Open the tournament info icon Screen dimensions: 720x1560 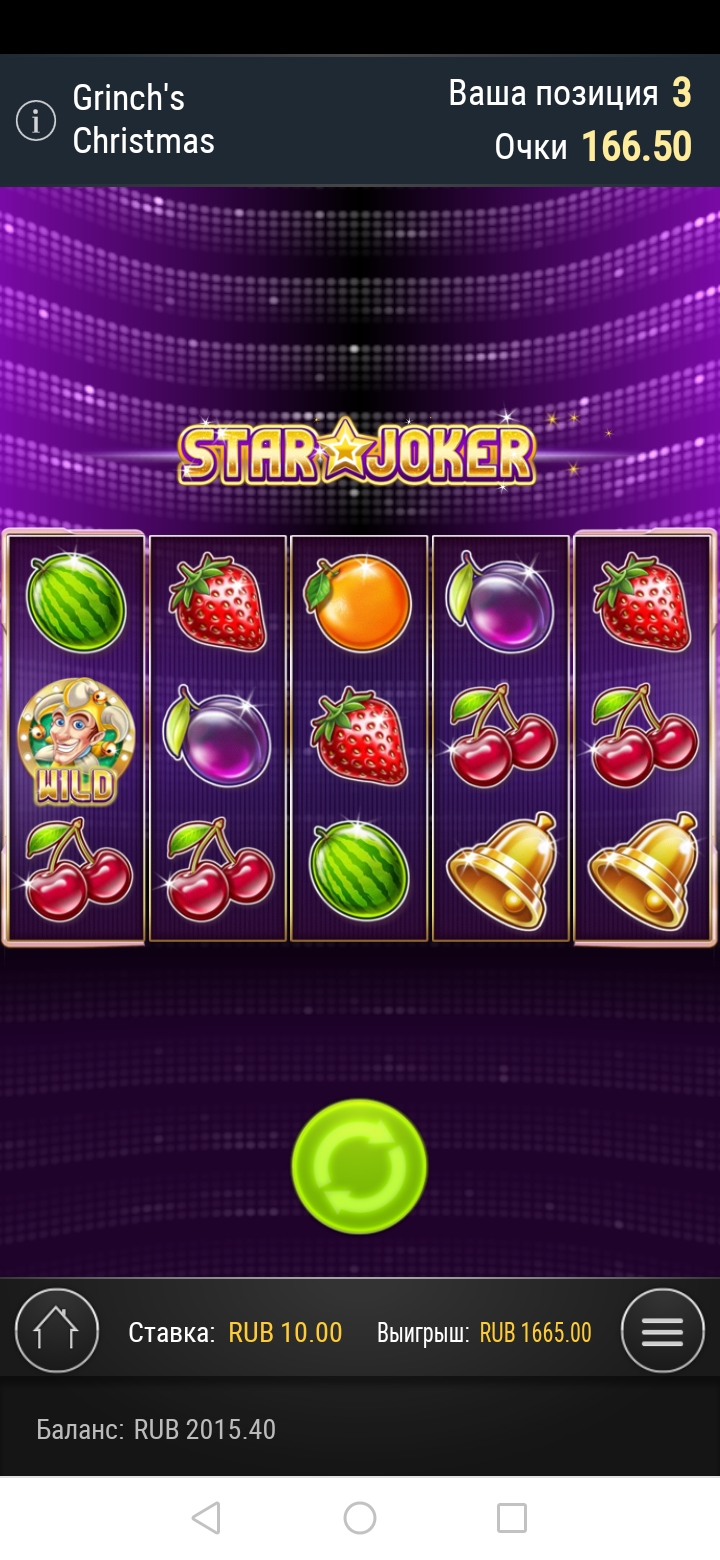pos(36,121)
